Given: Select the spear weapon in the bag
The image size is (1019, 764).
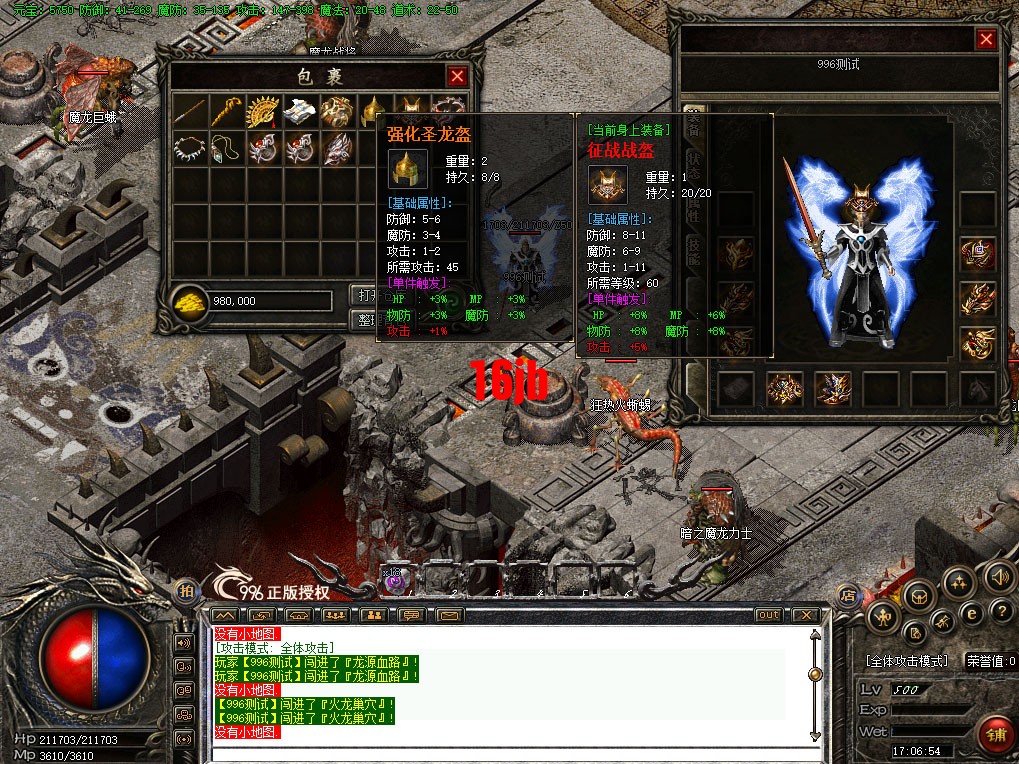Looking at the screenshot, I should (189, 111).
